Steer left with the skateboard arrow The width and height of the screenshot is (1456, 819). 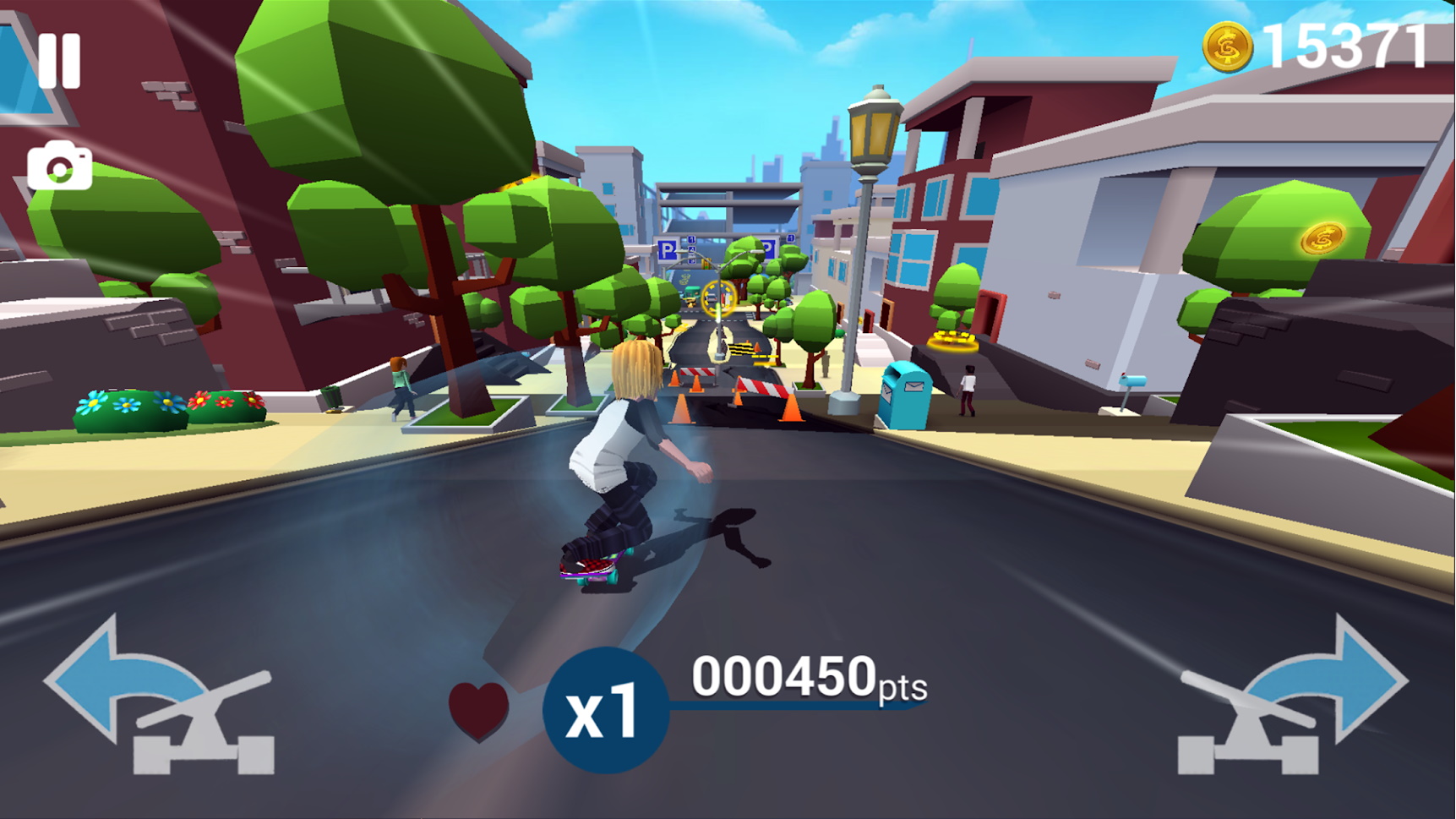[161, 697]
